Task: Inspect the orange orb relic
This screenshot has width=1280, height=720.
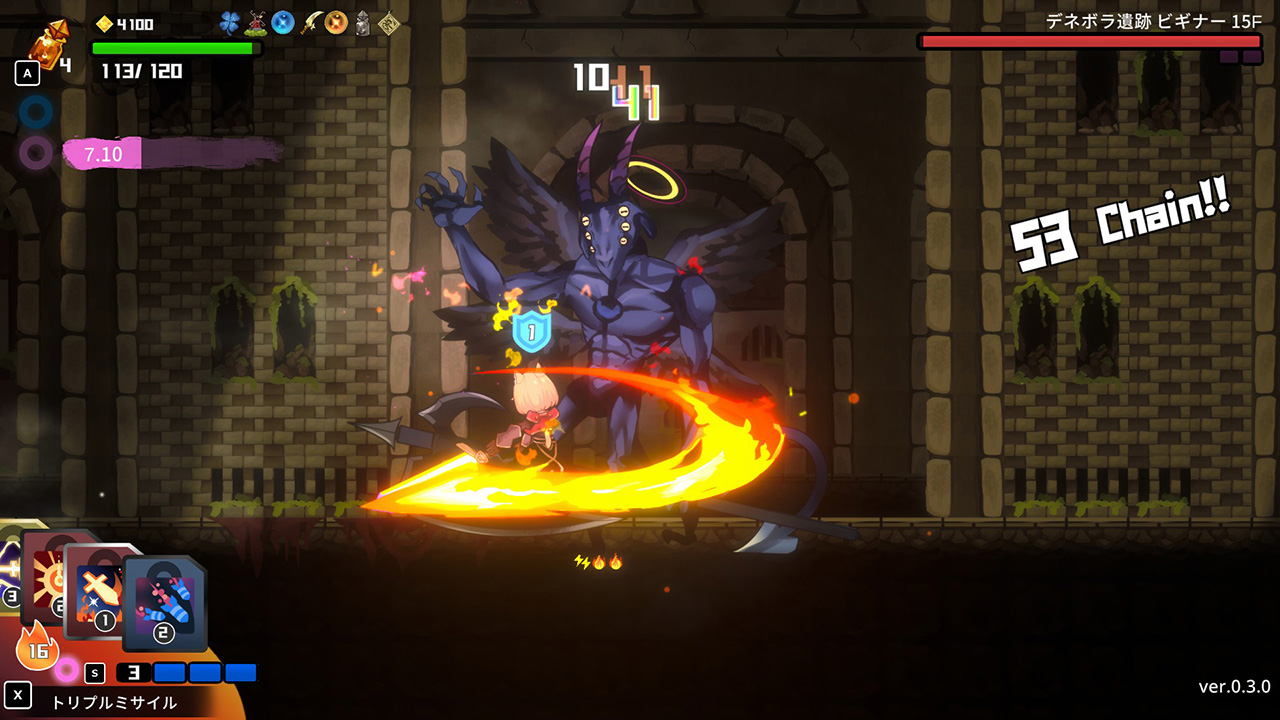Action: (x=337, y=23)
